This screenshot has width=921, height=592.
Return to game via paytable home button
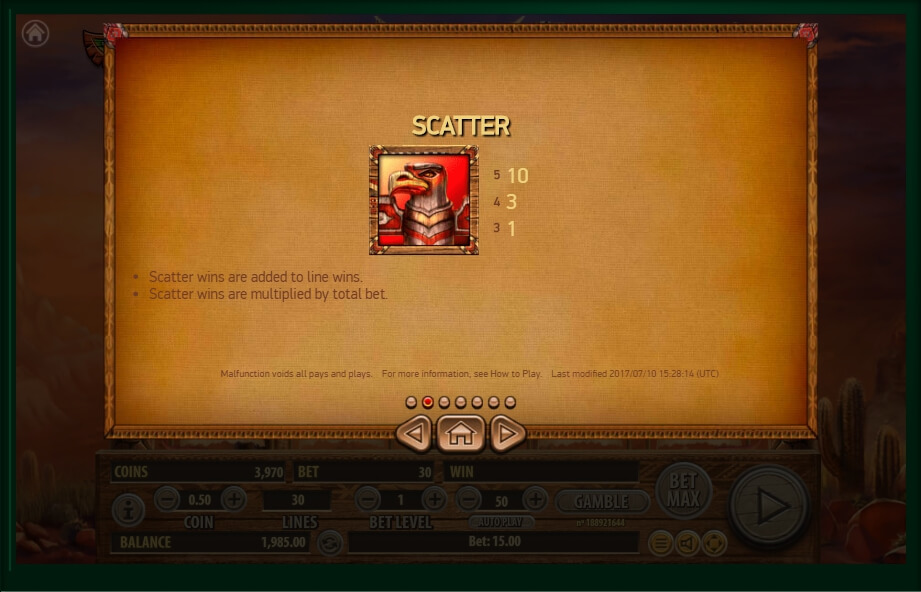pyautogui.click(x=460, y=434)
